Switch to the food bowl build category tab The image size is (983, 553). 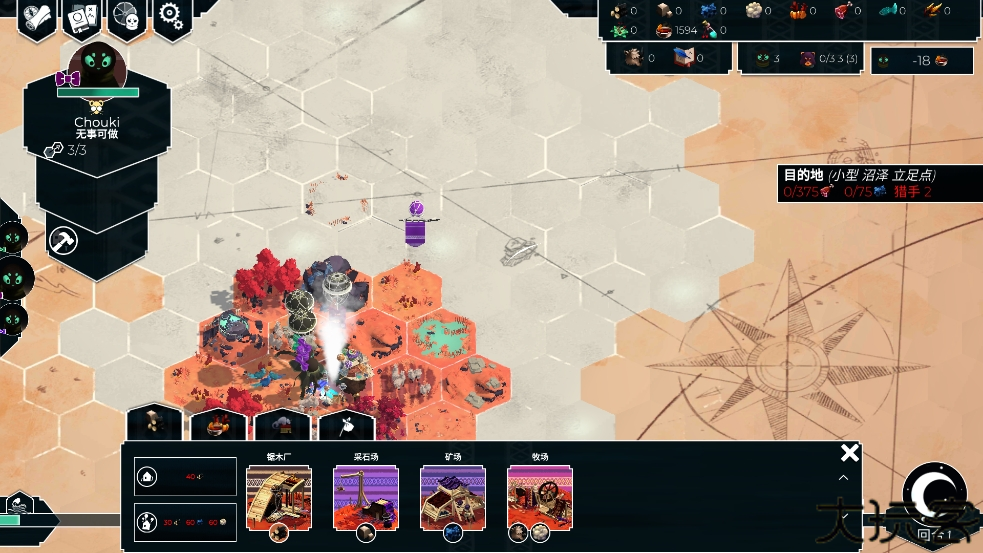coord(218,424)
